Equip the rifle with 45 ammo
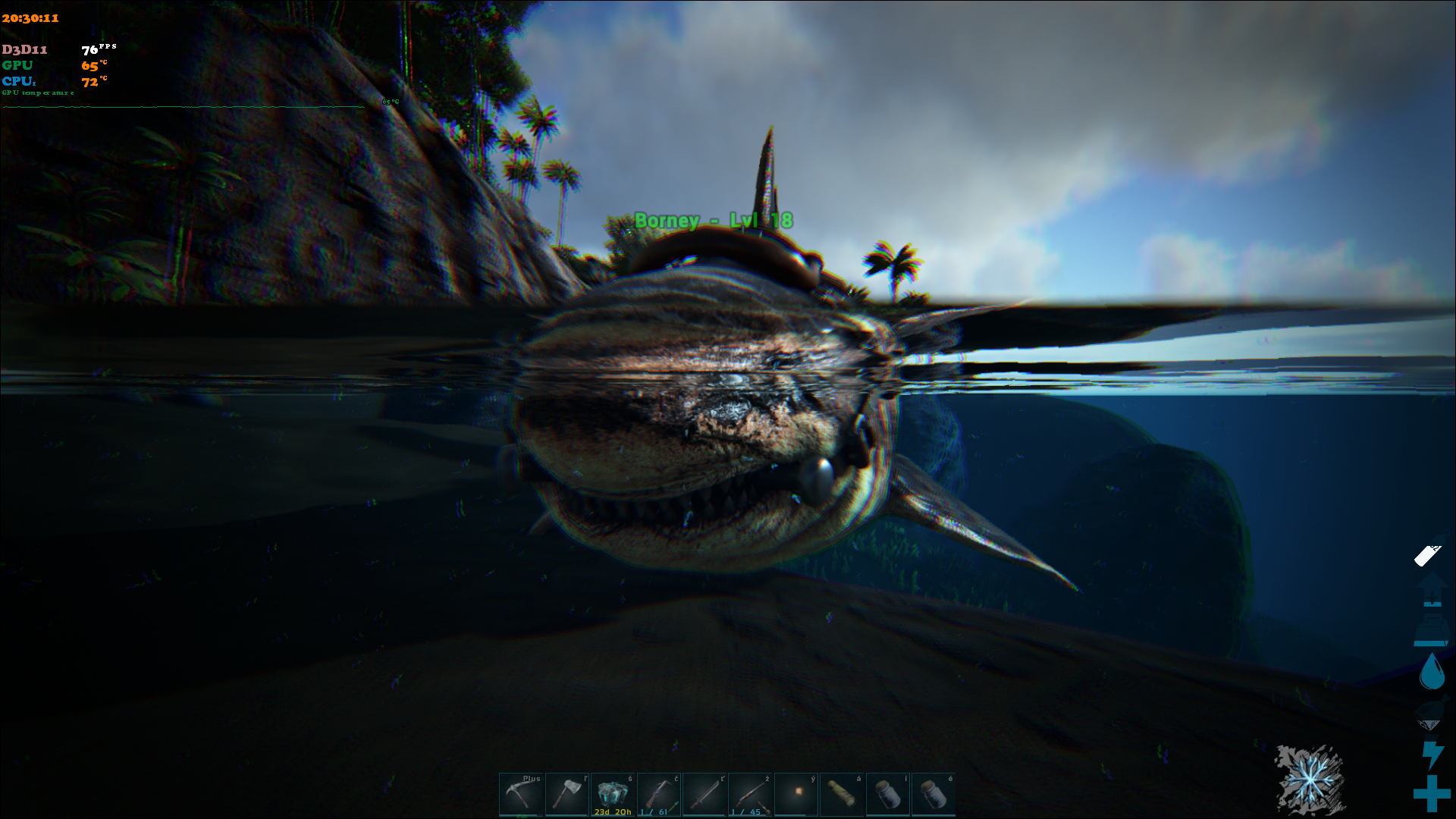This screenshot has height=819, width=1456. point(750,794)
